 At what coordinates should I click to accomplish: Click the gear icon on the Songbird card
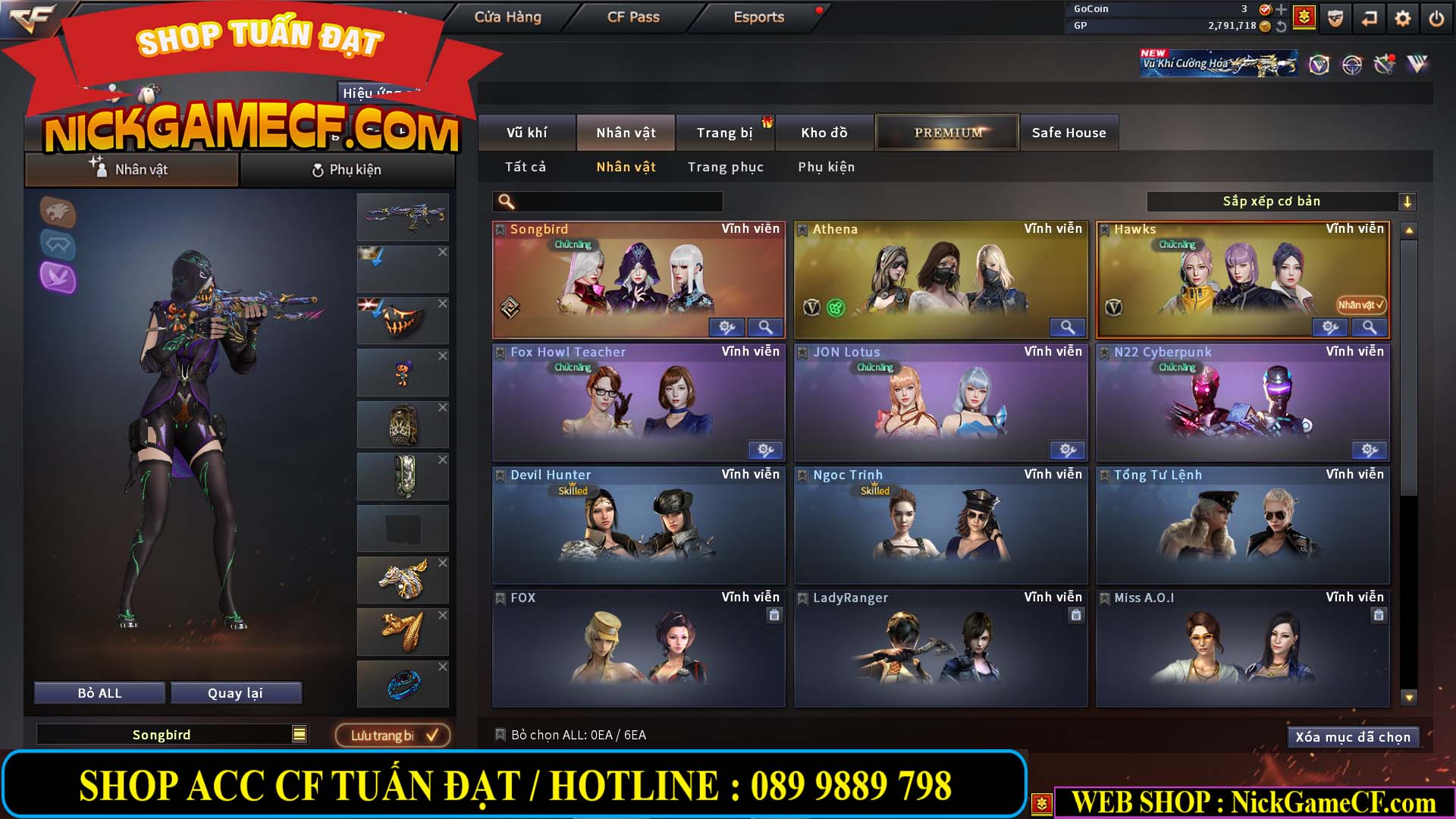[x=727, y=327]
